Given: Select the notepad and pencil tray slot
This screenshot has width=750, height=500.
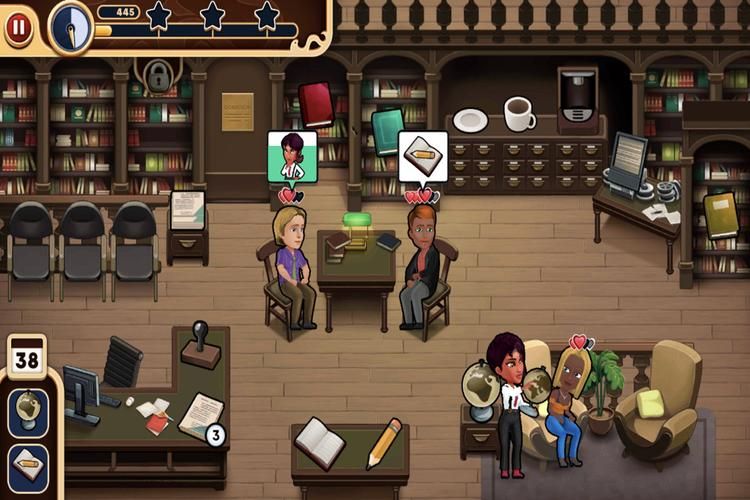Looking at the screenshot, I should pyautogui.click(x=27, y=467).
